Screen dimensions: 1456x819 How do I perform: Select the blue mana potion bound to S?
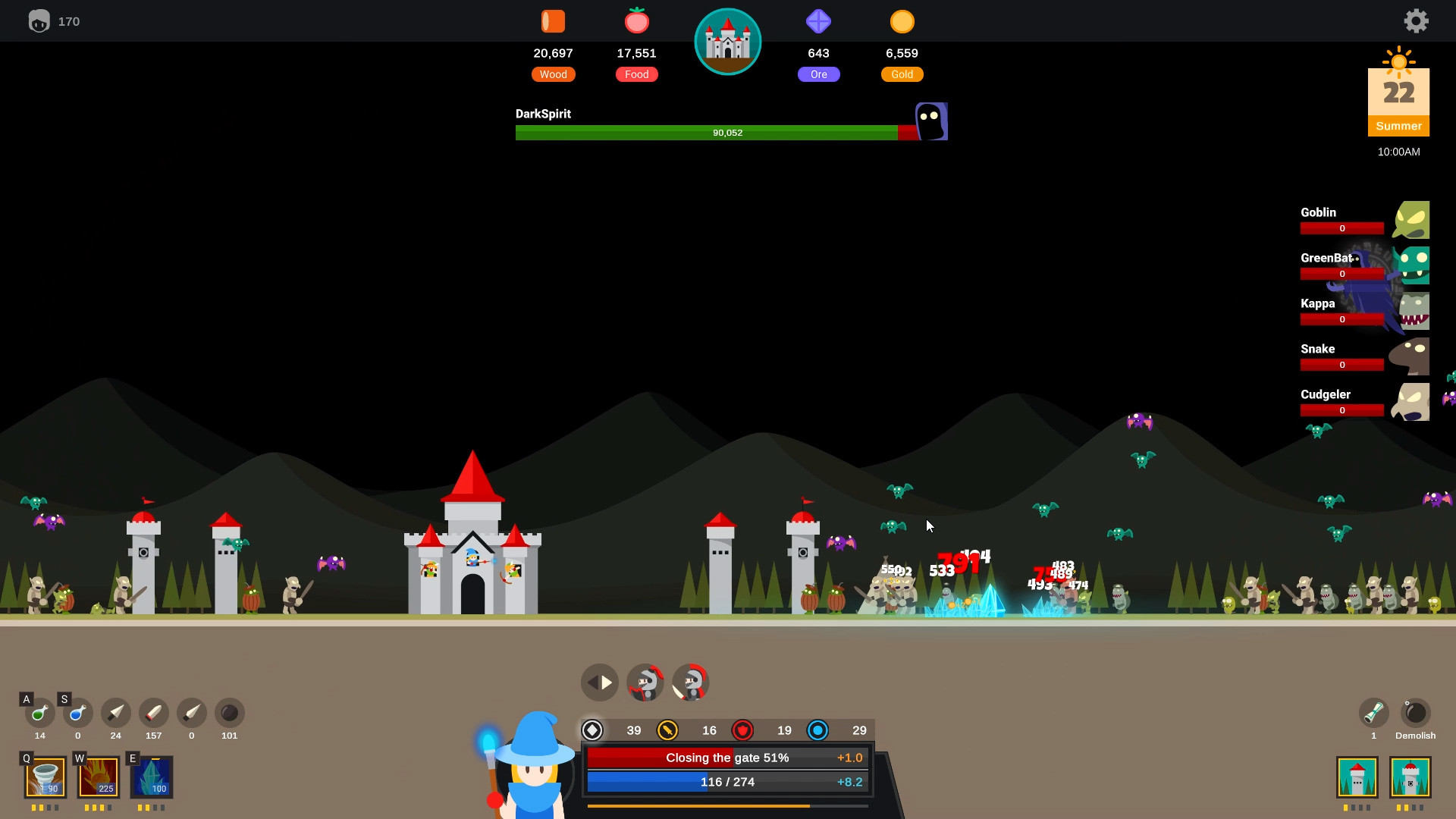[x=77, y=714]
